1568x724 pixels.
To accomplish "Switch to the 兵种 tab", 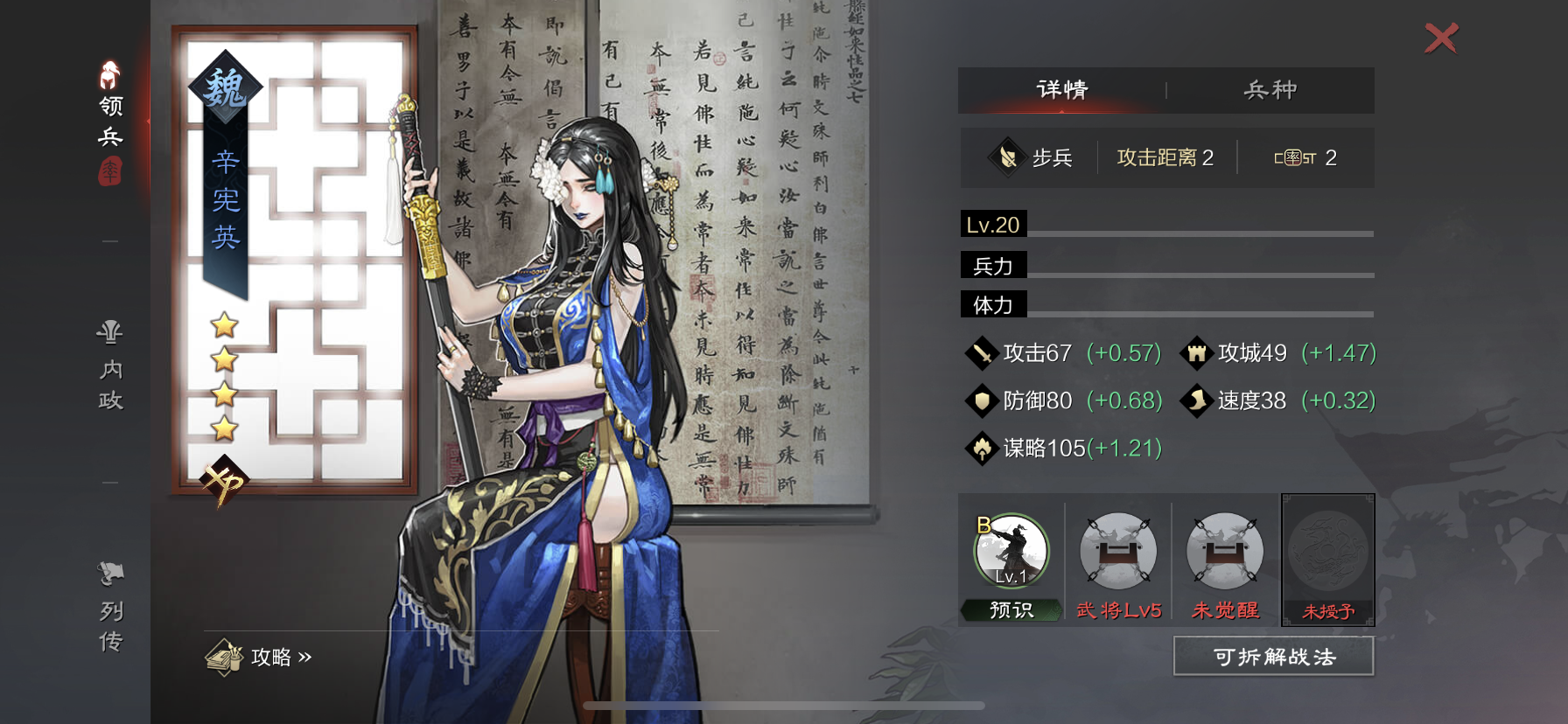I will click(x=1270, y=89).
